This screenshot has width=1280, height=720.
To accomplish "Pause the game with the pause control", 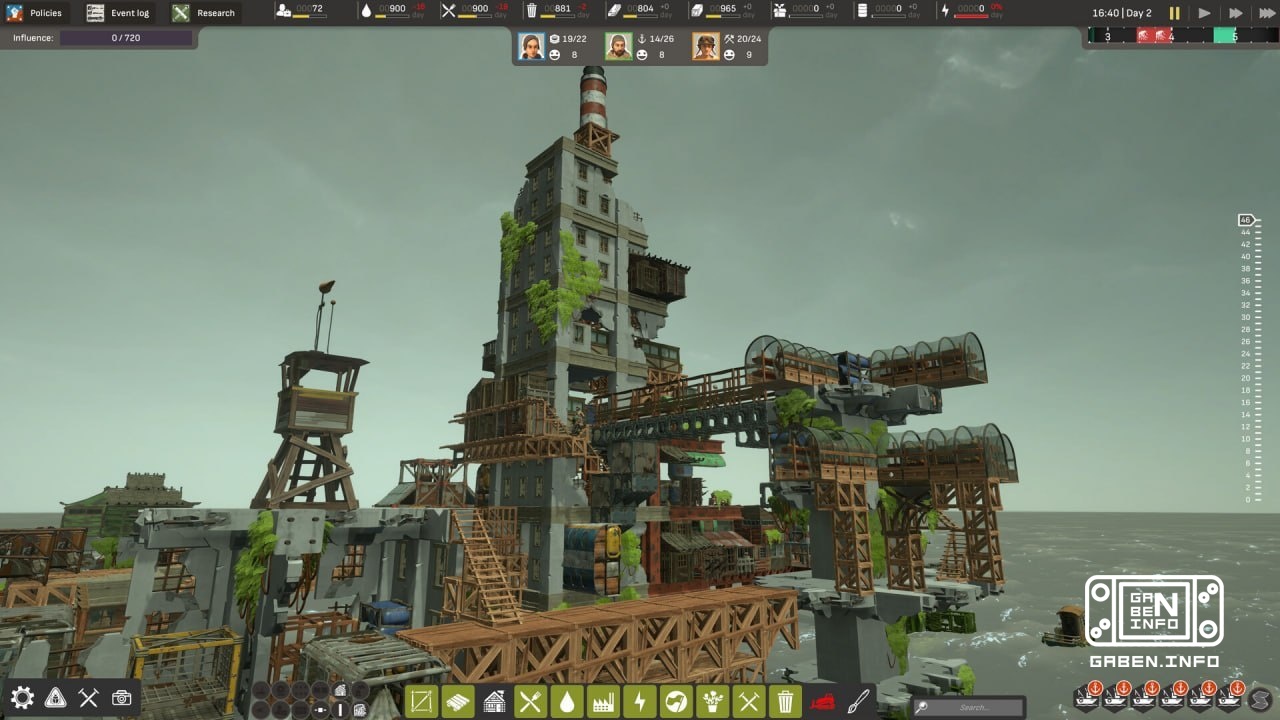I will tap(1175, 13).
